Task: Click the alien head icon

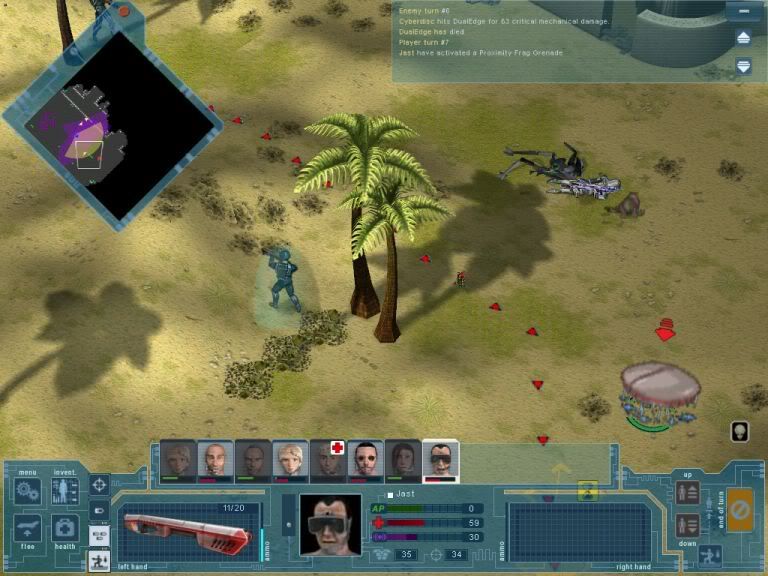Action: pyautogui.click(x=740, y=431)
